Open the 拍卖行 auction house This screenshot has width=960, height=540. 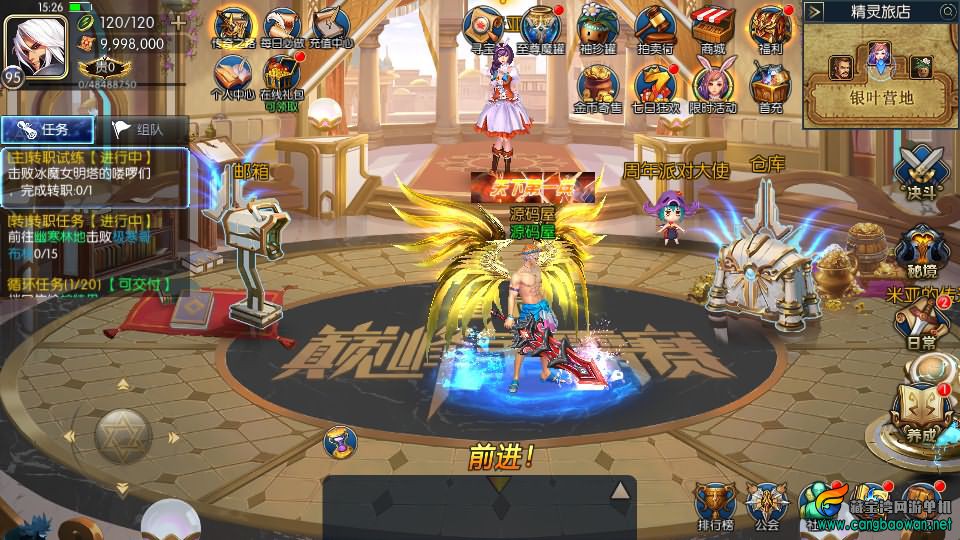[x=655, y=26]
